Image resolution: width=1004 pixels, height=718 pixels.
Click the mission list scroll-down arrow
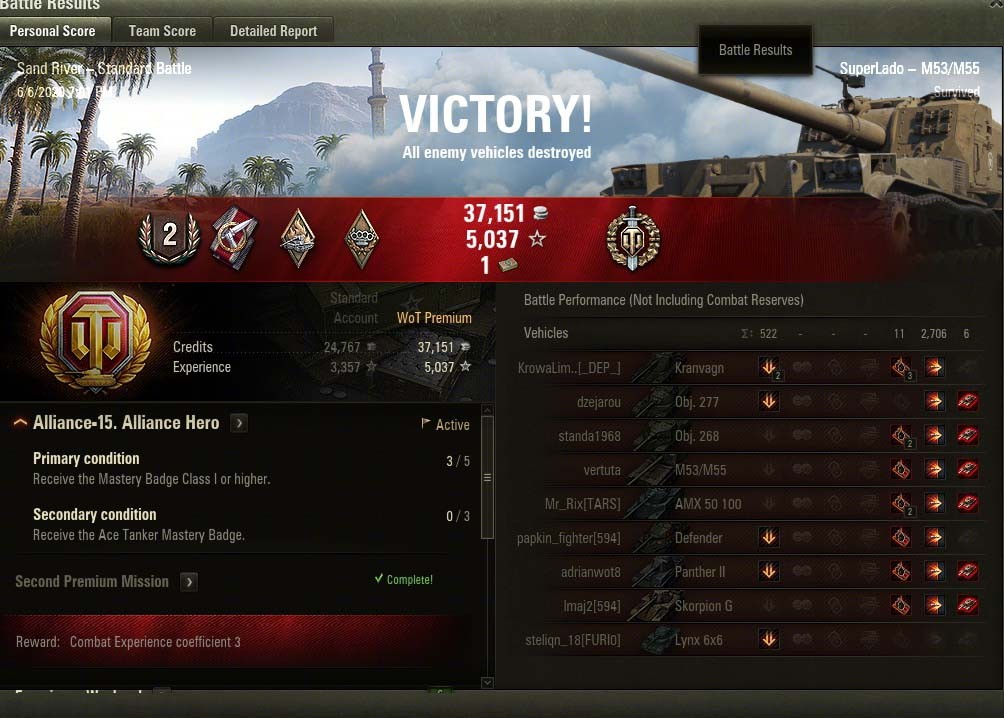(x=487, y=682)
